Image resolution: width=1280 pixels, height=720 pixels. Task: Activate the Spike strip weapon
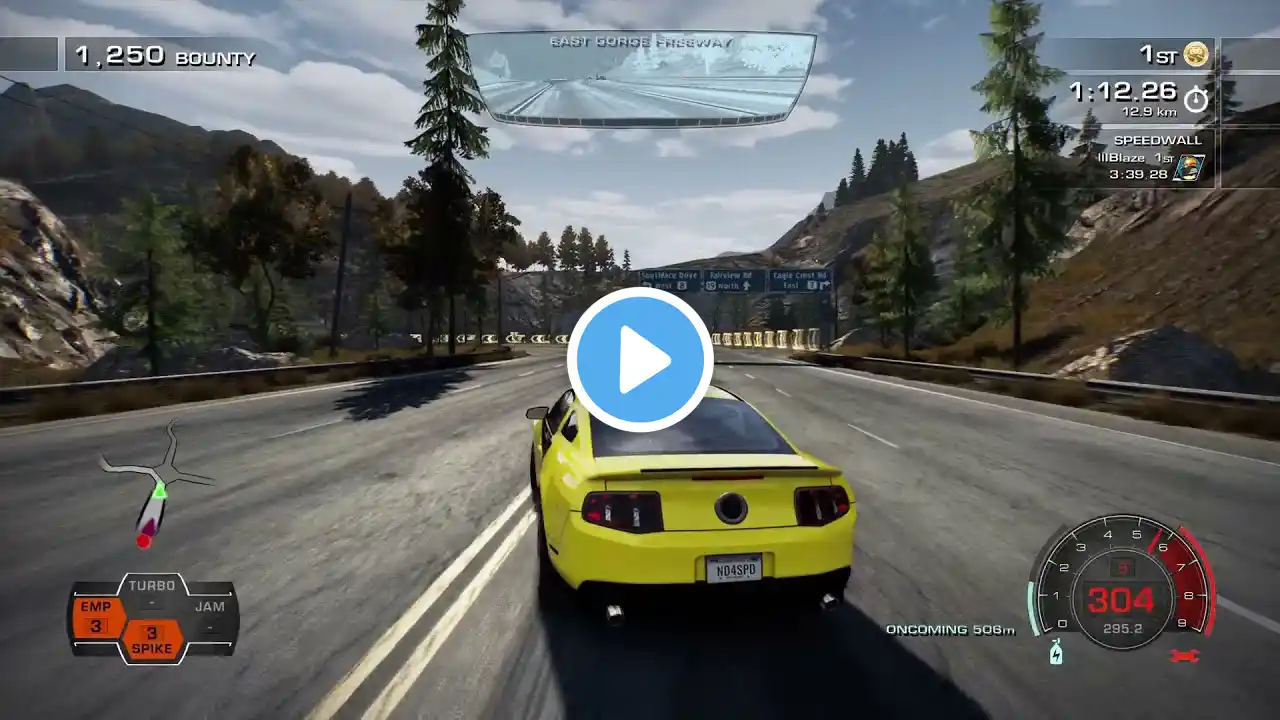(x=152, y=640)
